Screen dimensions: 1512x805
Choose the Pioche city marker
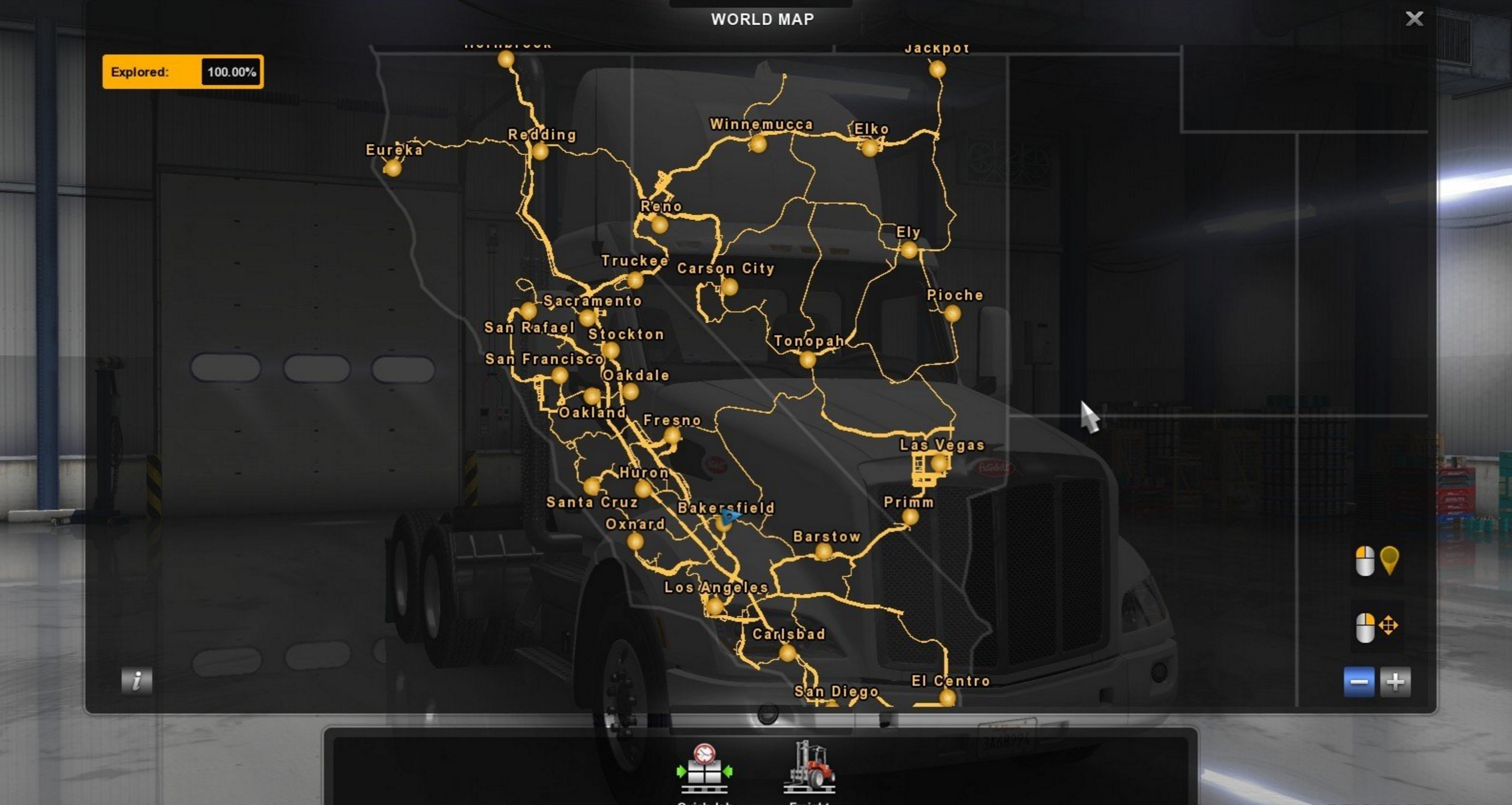coord(952,314)
